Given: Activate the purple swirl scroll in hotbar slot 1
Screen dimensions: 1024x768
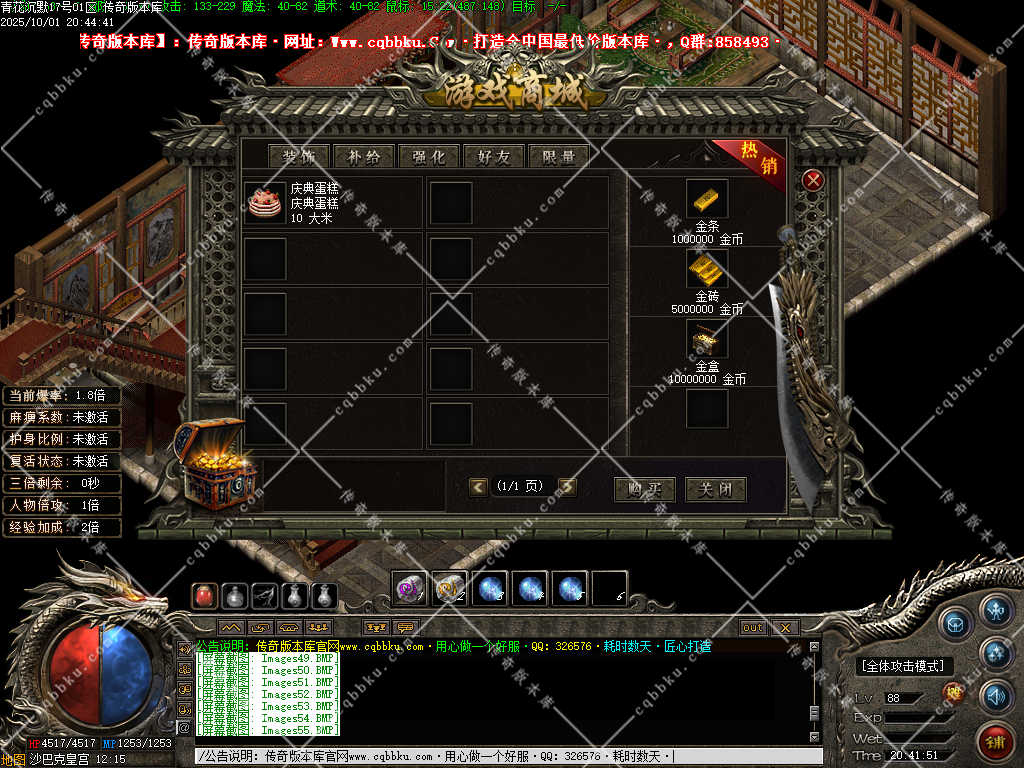Looking at the screenshot, I should tap(409, 589).
